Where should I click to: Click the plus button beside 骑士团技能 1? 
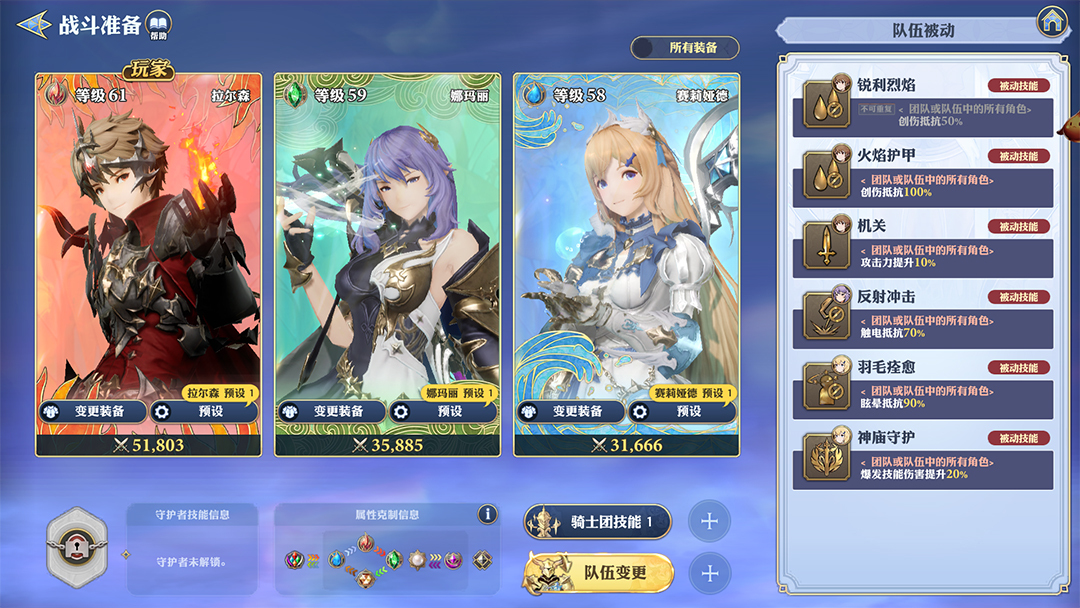point(709,521)
